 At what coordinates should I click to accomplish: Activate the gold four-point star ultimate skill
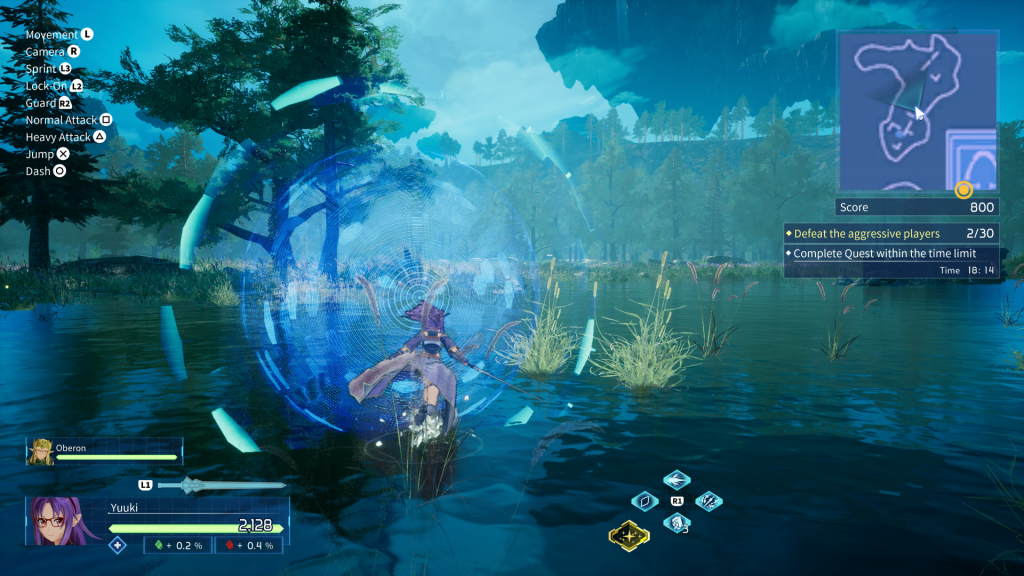pos(629,536)
